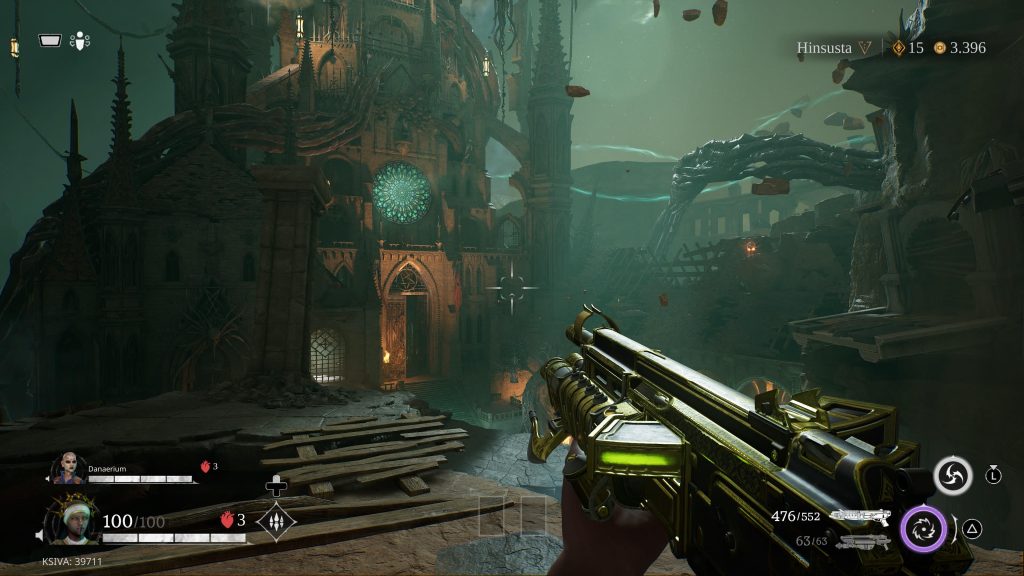
Task: Click the gold coin currency icon
Action: tap(940, 48)
